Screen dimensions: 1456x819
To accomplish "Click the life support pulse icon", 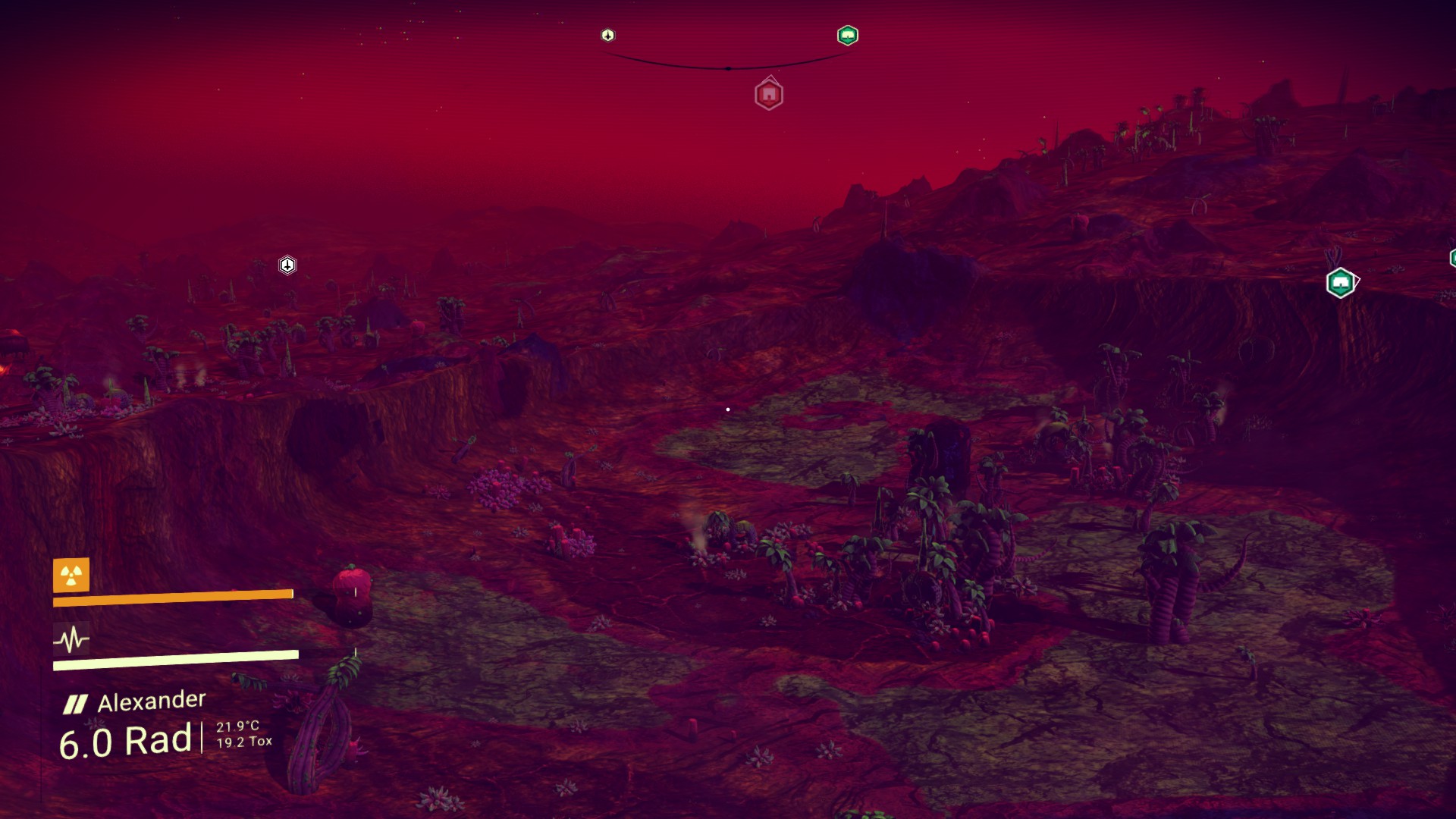I will tap(71, 639).
